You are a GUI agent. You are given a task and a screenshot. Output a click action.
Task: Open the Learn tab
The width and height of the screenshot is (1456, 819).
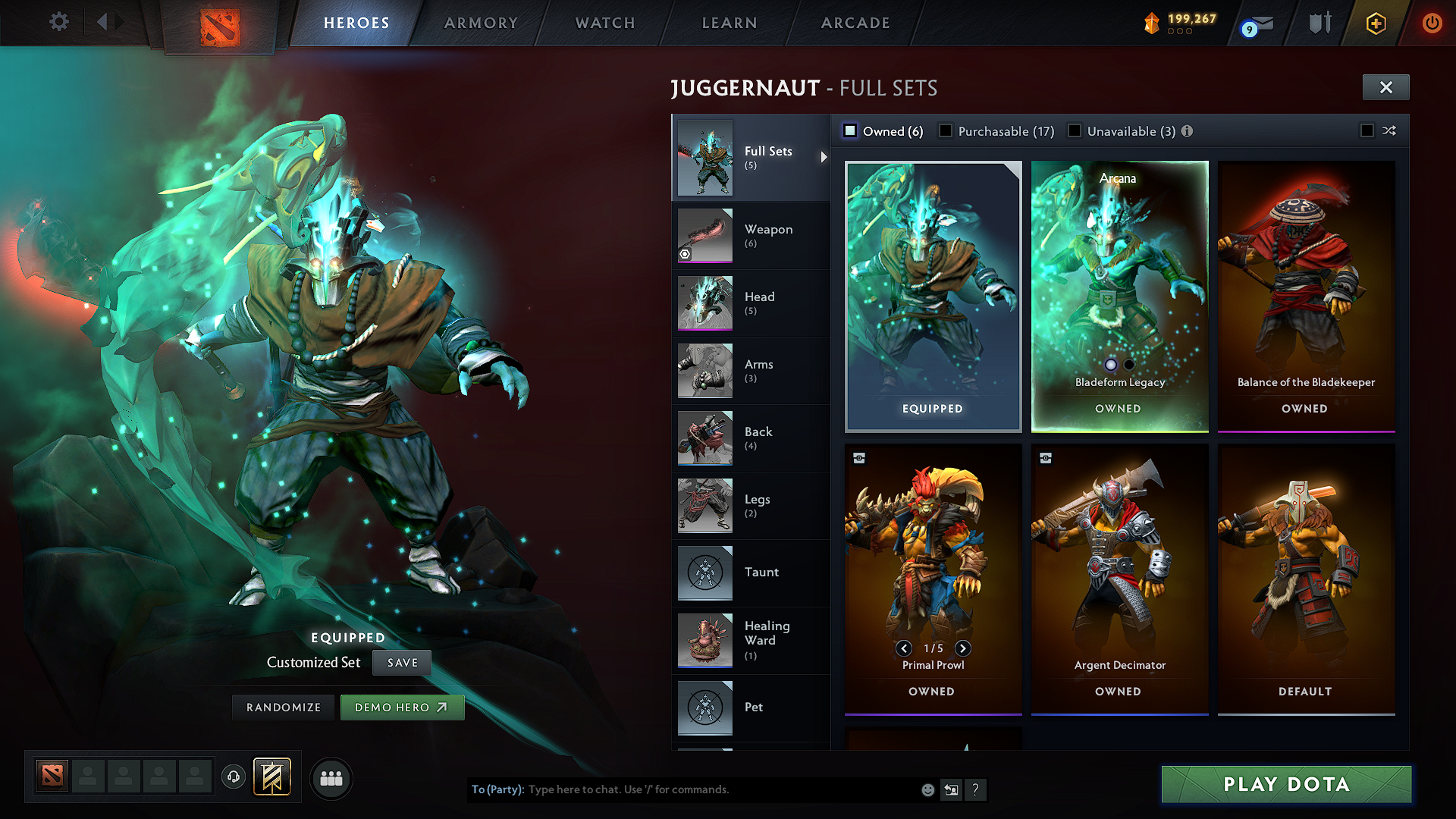729,23
